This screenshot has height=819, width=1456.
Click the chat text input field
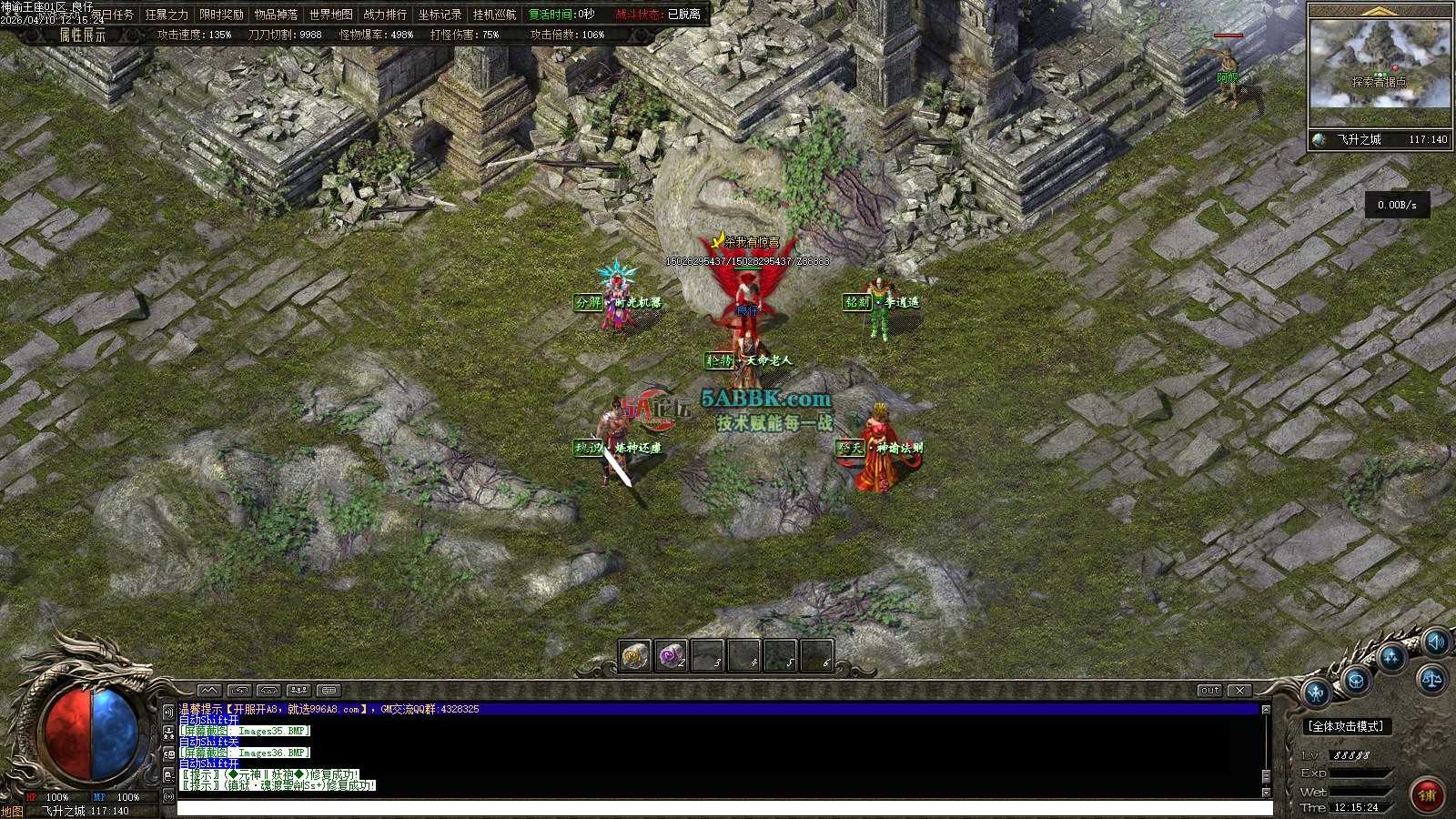[723, 808]
